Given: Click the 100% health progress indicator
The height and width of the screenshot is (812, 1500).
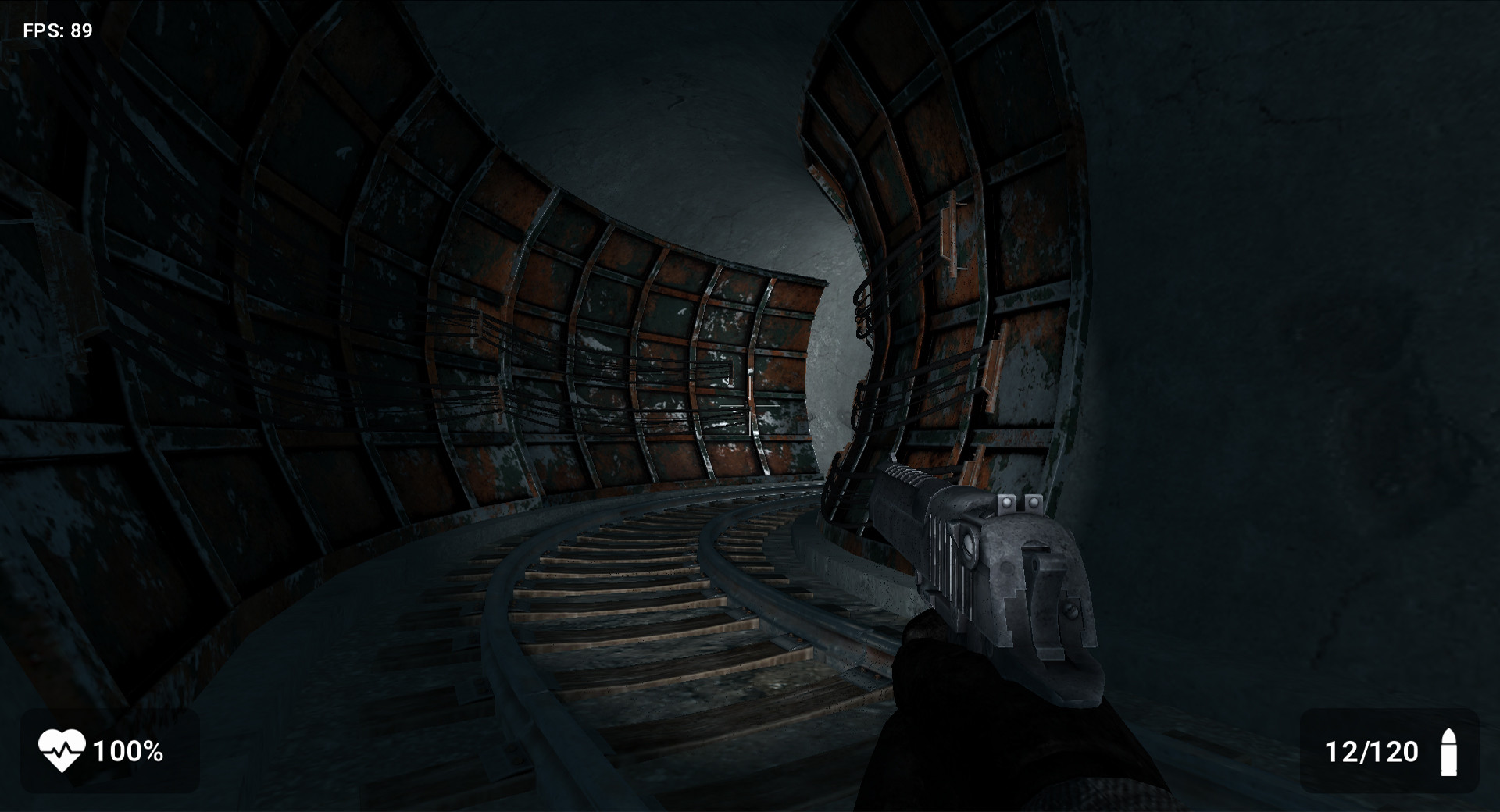Looking at the screenshot, I should [129, 752].
